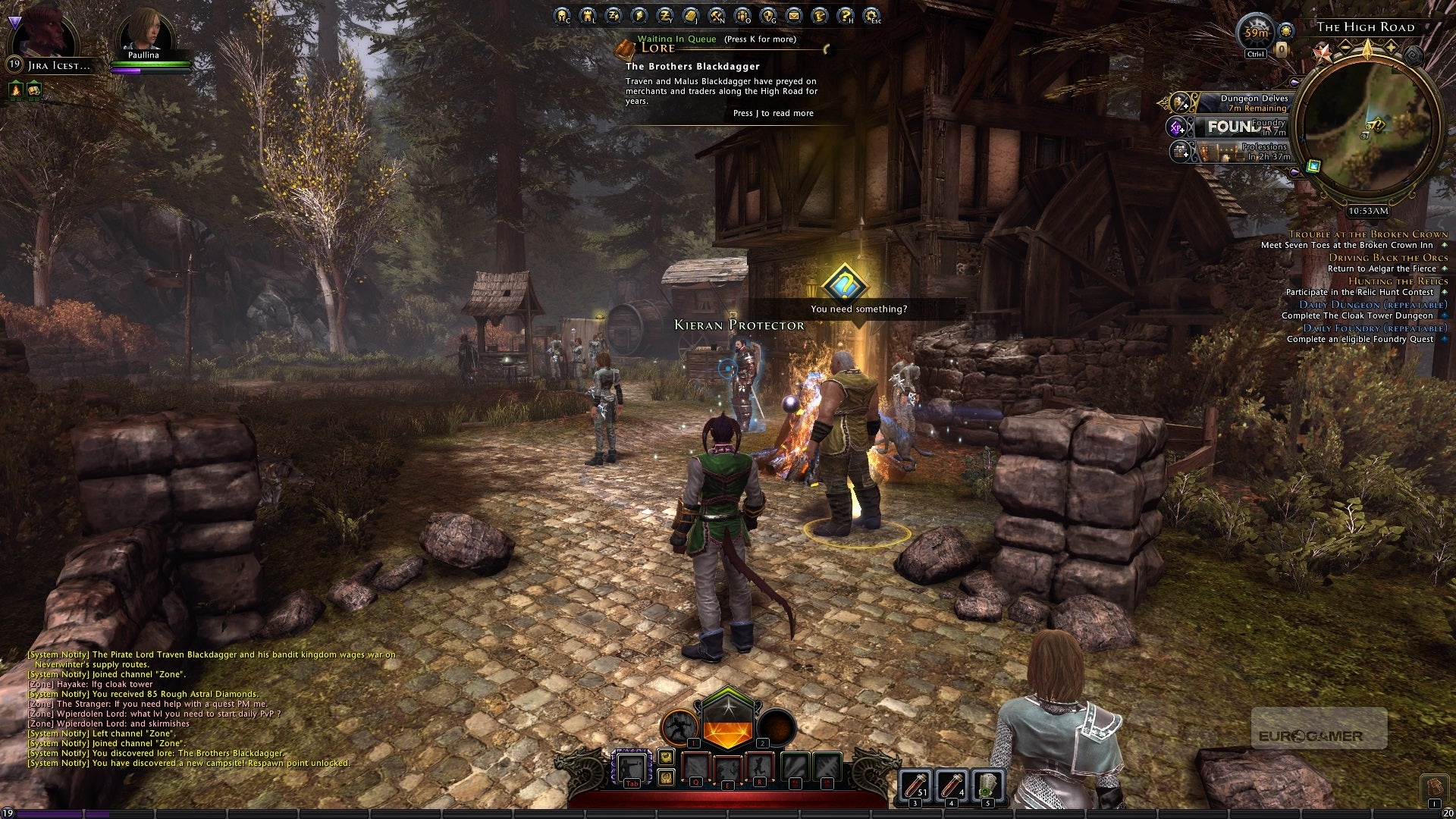Open the help question mark icon
The width and height of the screenshot is (1456, 819).
(845, 15)
